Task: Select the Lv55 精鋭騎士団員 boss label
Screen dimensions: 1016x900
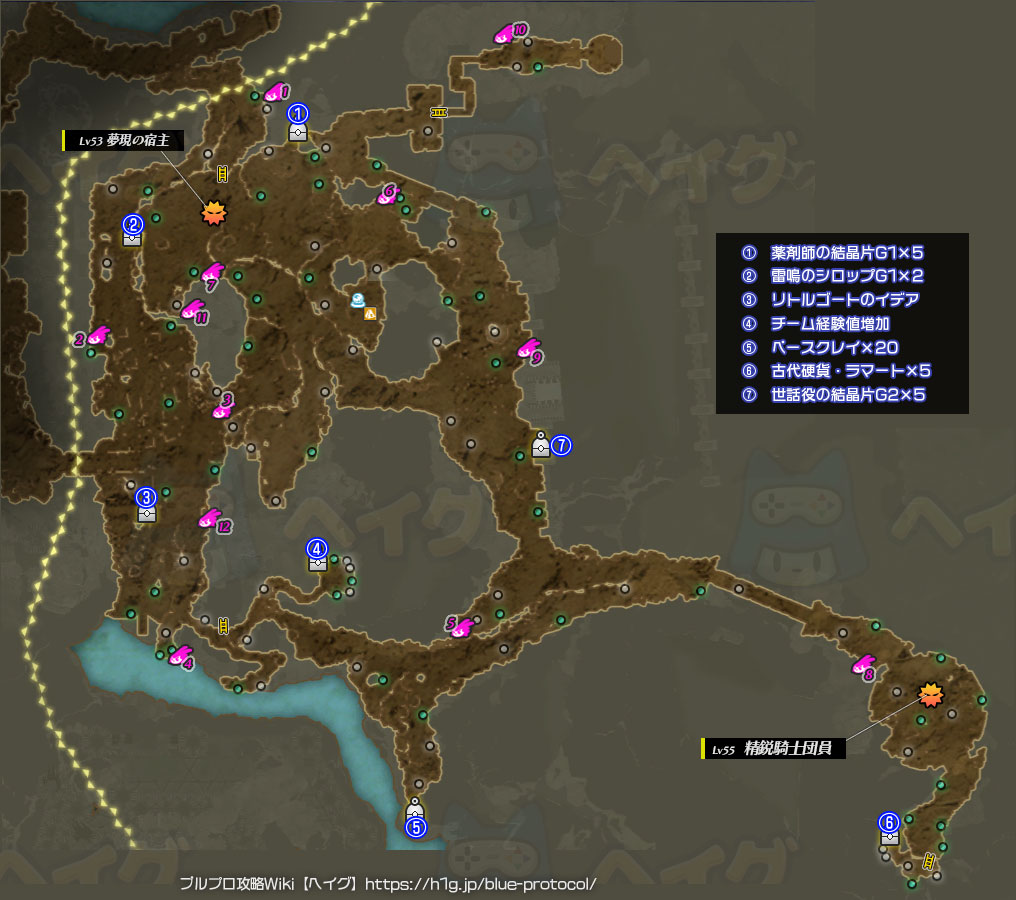Action: (x=774, y=748)
